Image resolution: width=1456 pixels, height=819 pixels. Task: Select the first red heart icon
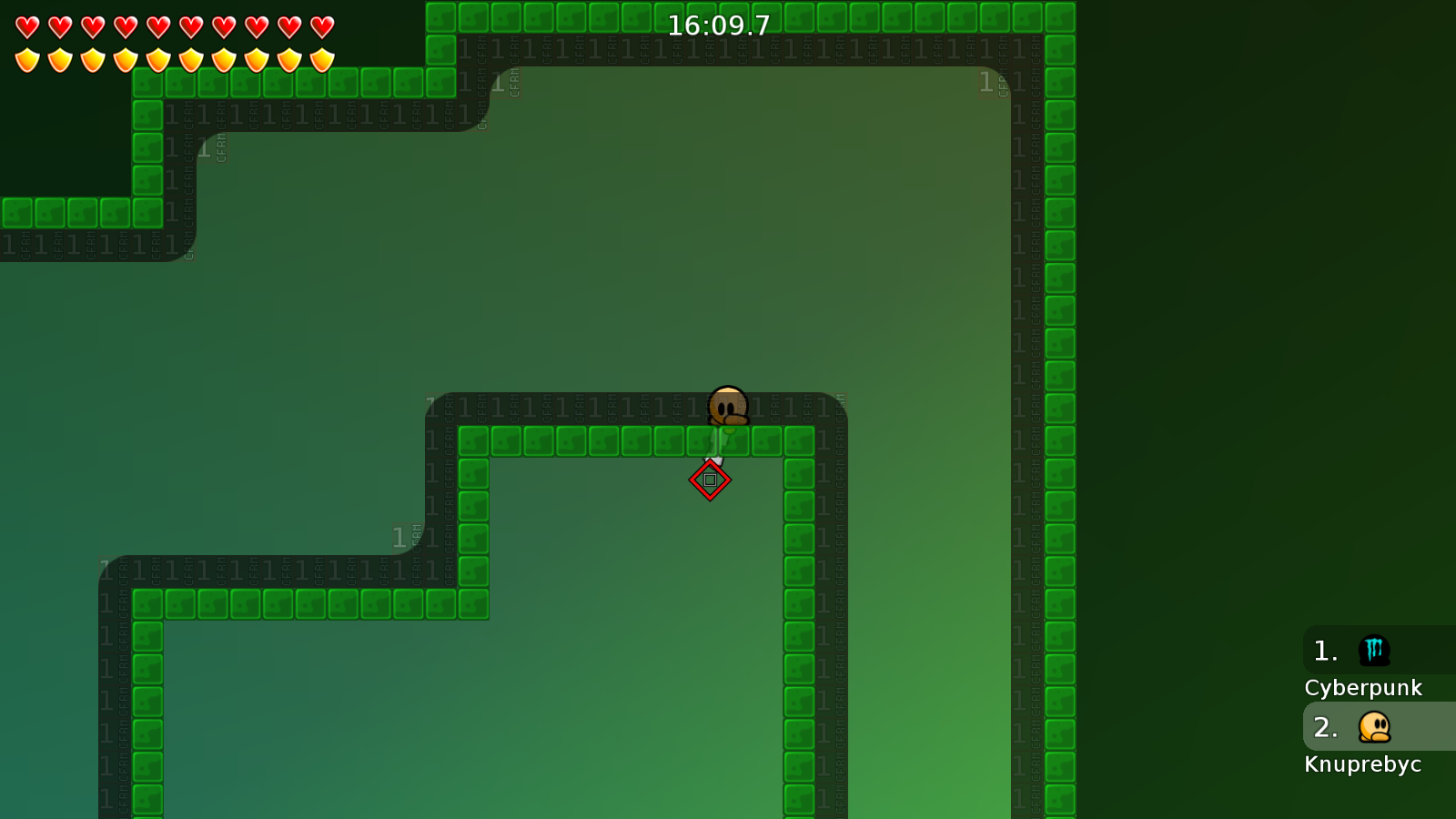pyautogui.click(x=27, y=25)
